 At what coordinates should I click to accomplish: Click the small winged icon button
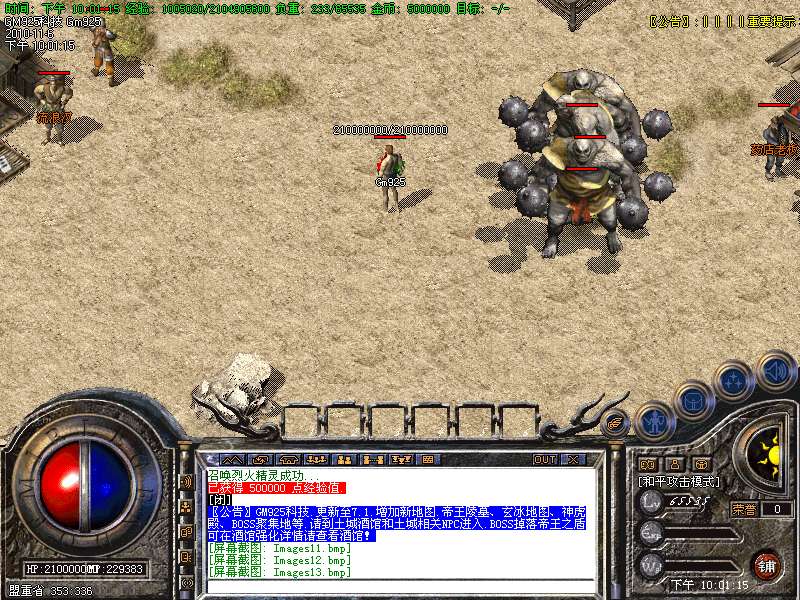[x=615, y=424]
